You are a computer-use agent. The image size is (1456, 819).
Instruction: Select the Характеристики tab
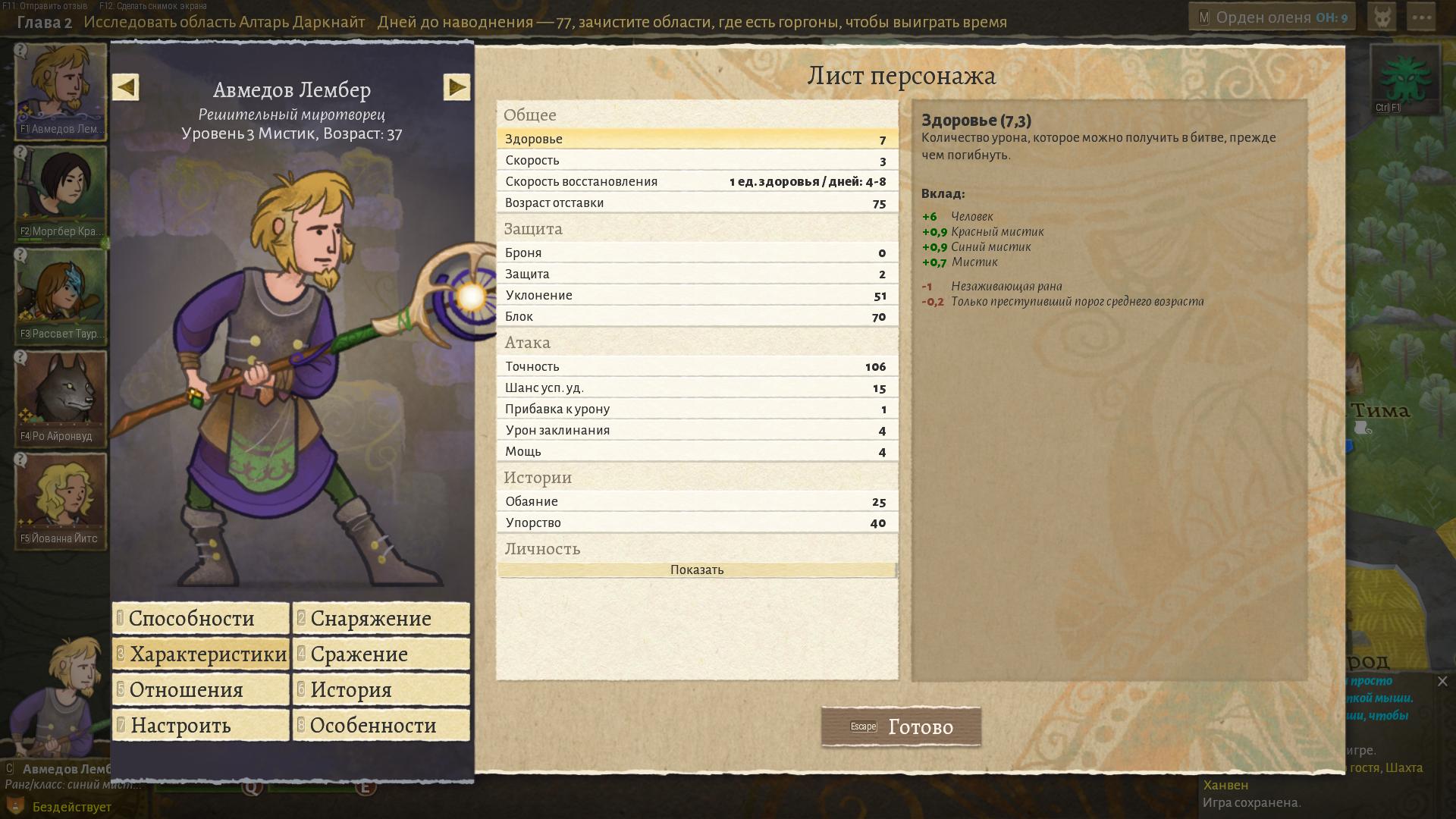click(201, 654)
